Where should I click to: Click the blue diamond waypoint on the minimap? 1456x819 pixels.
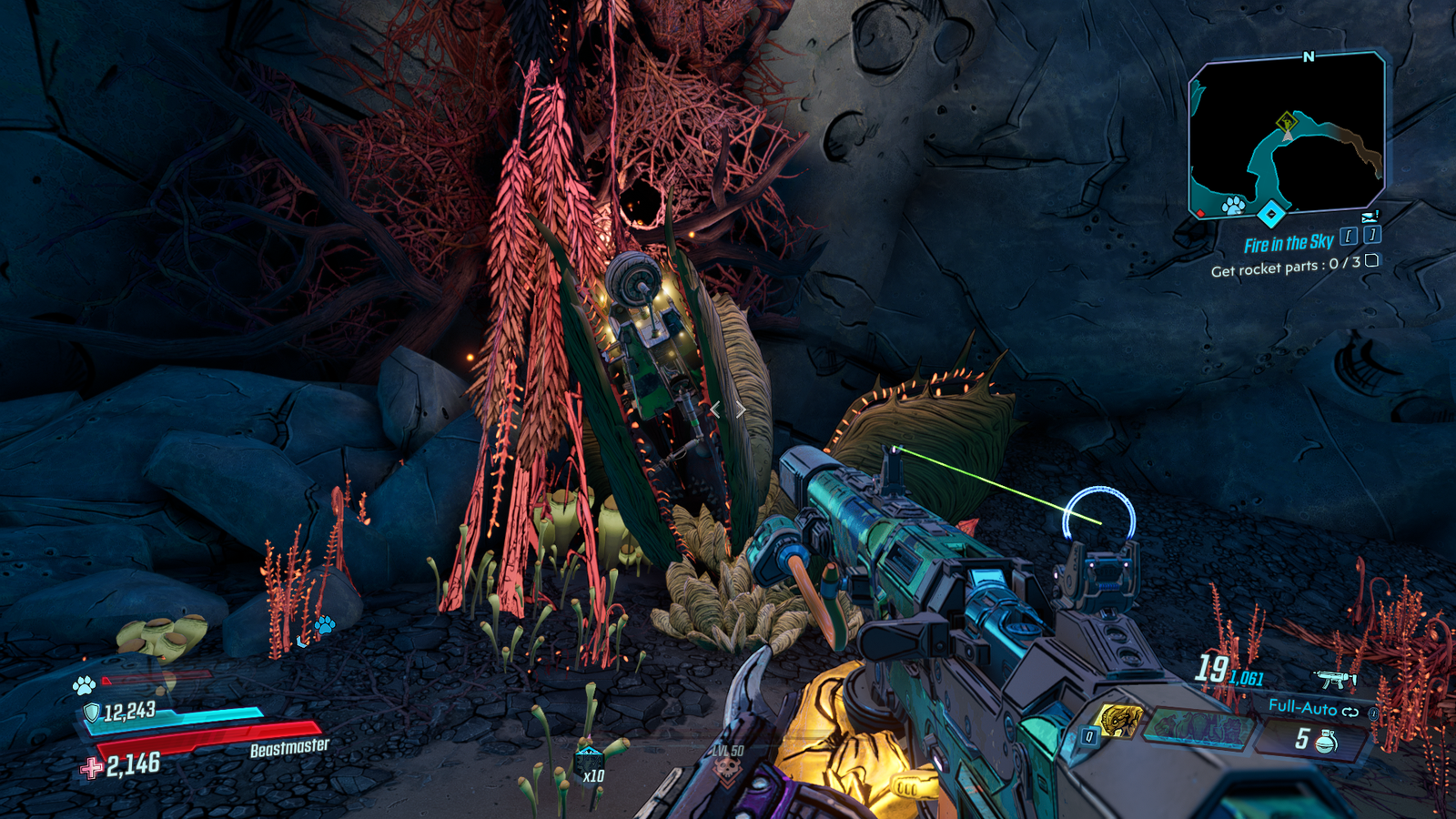(x=1270, y=215)
